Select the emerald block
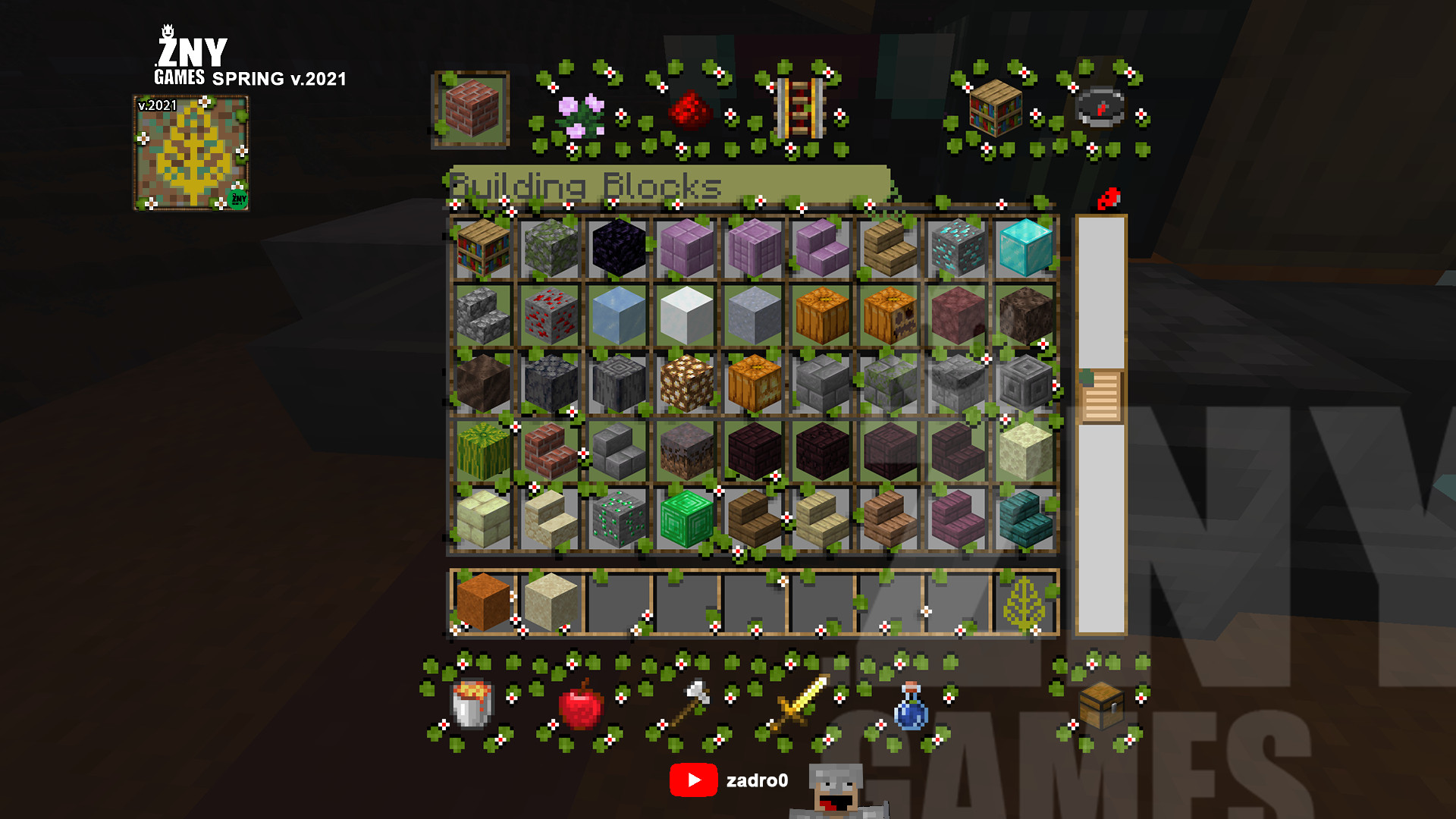This screenshot has height=819, width=1456. click(686, 519)
